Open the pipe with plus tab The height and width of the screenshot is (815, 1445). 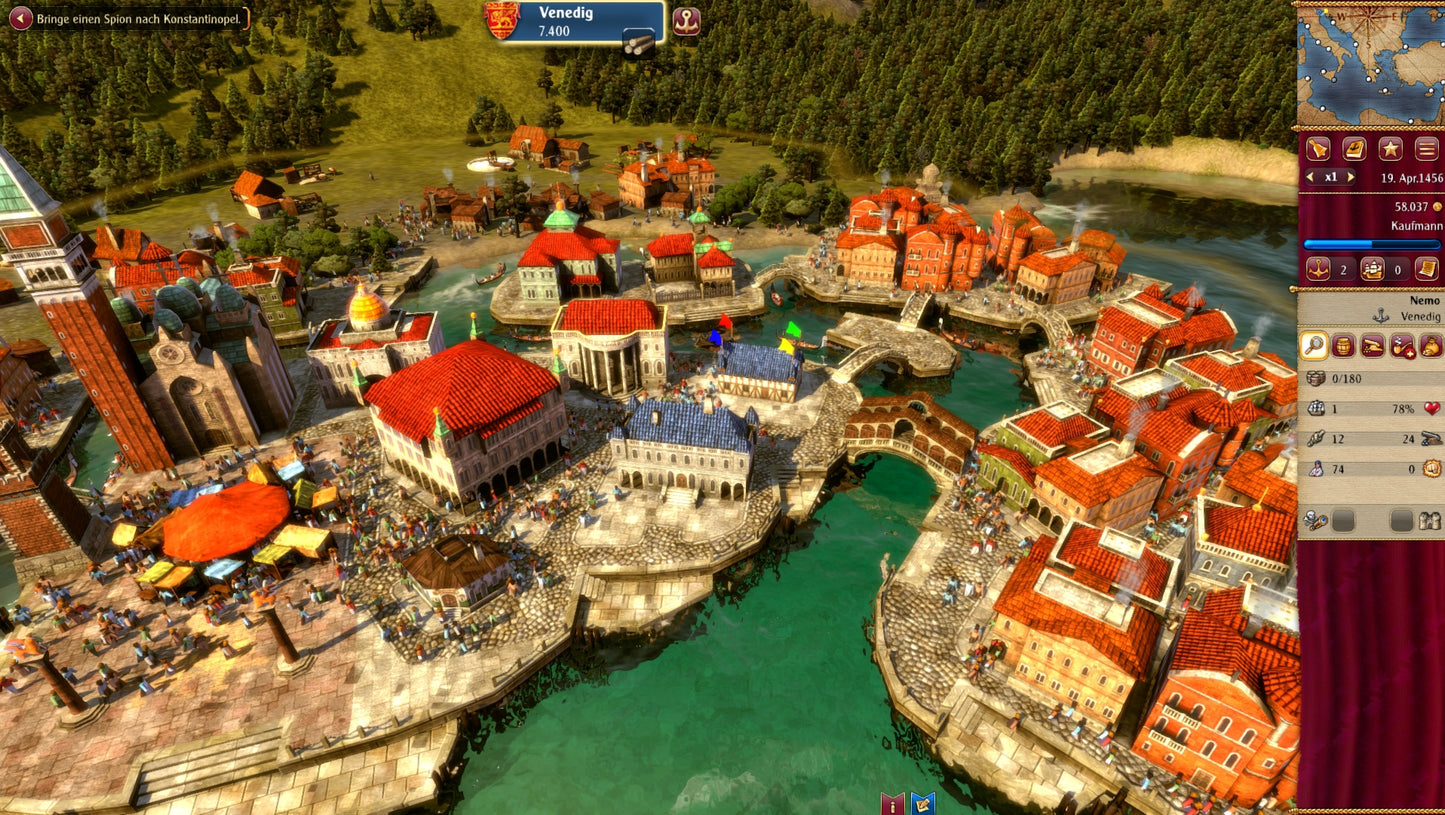pos(1402,346)
